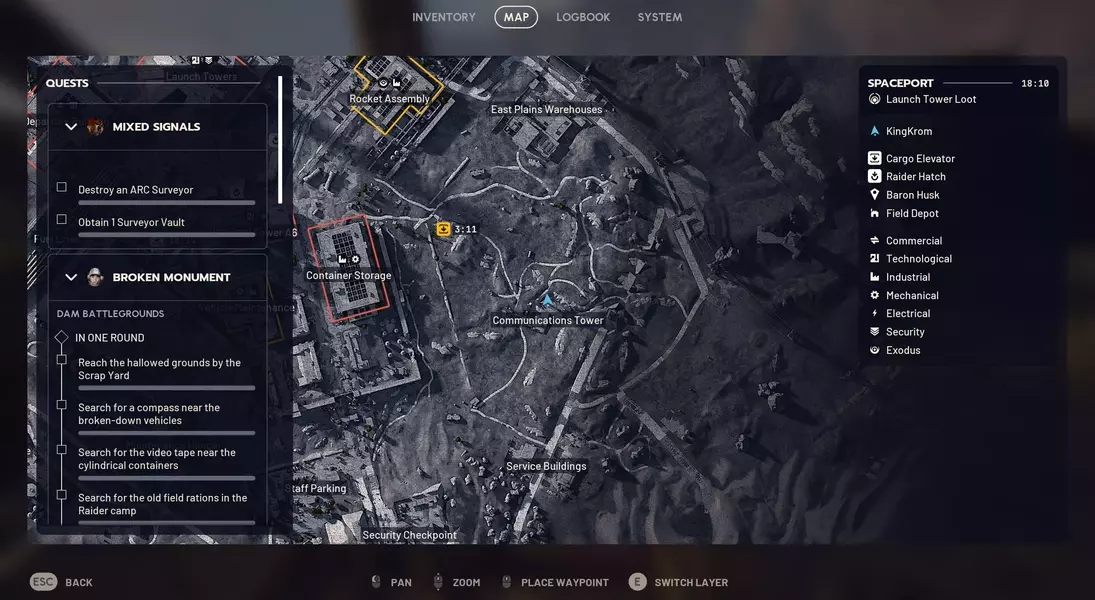Click the Cargo Elevator legend entry
This screenshot has width=1095, height=600.
(920, 158)
